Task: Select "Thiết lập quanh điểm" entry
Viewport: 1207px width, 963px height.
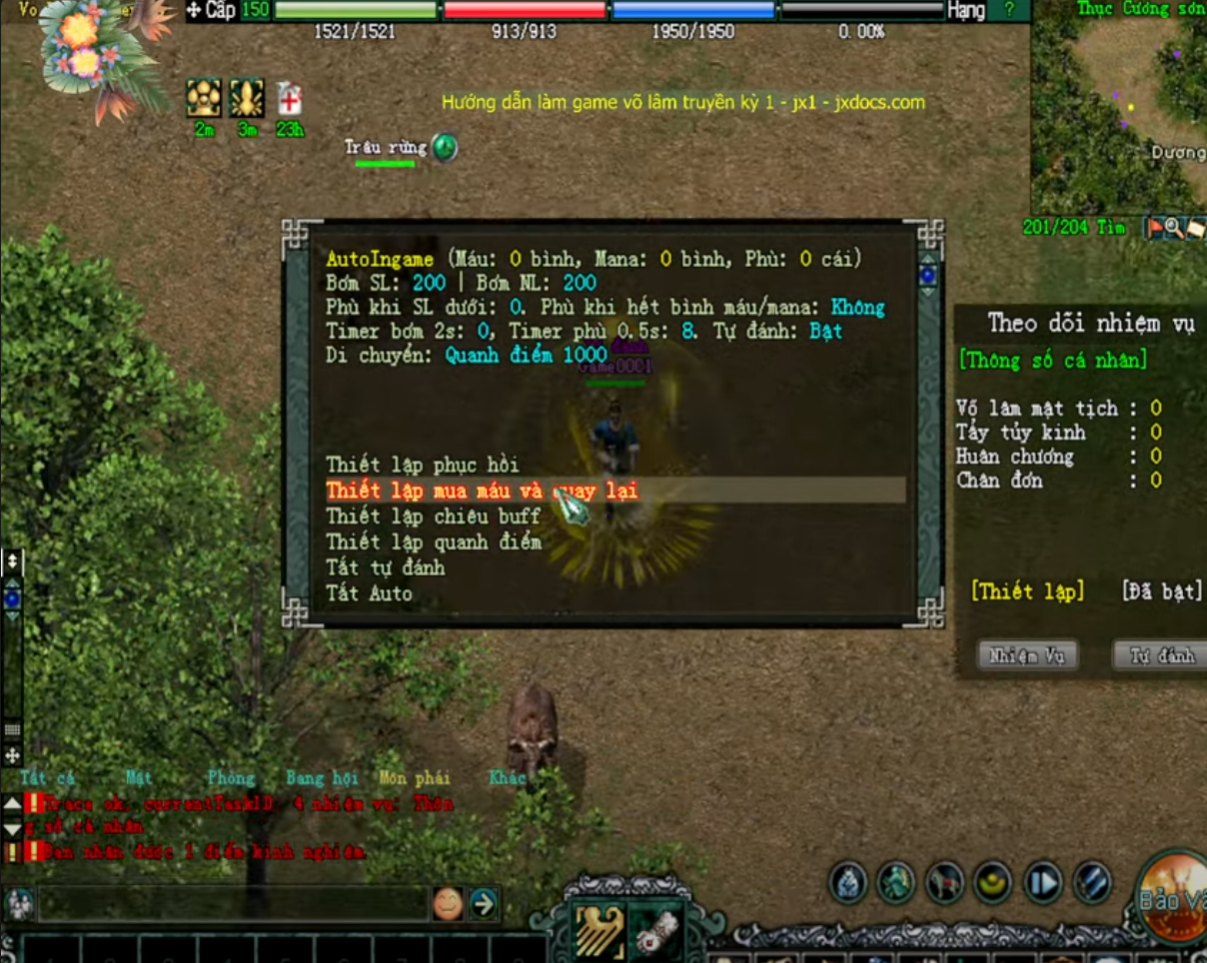Action: point(433,542)
